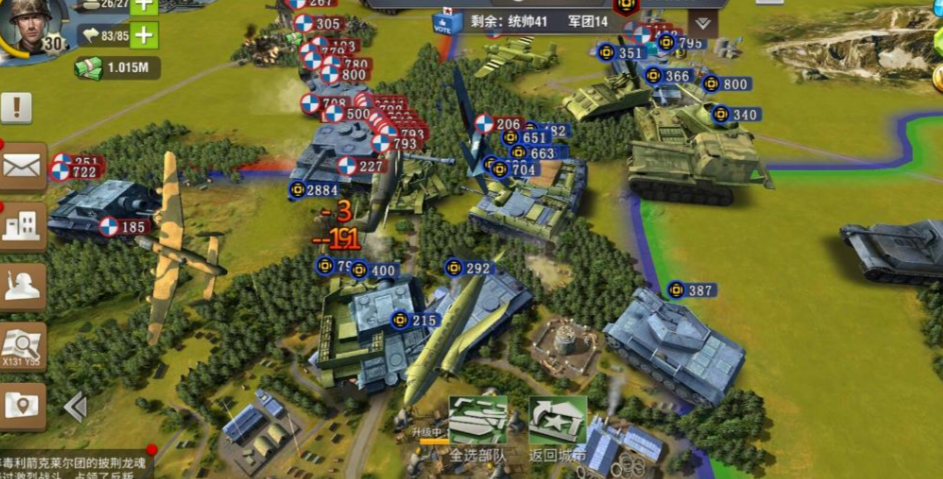Open the VOTE ballot box icon
Screen dimensions: 943x479
441,20
